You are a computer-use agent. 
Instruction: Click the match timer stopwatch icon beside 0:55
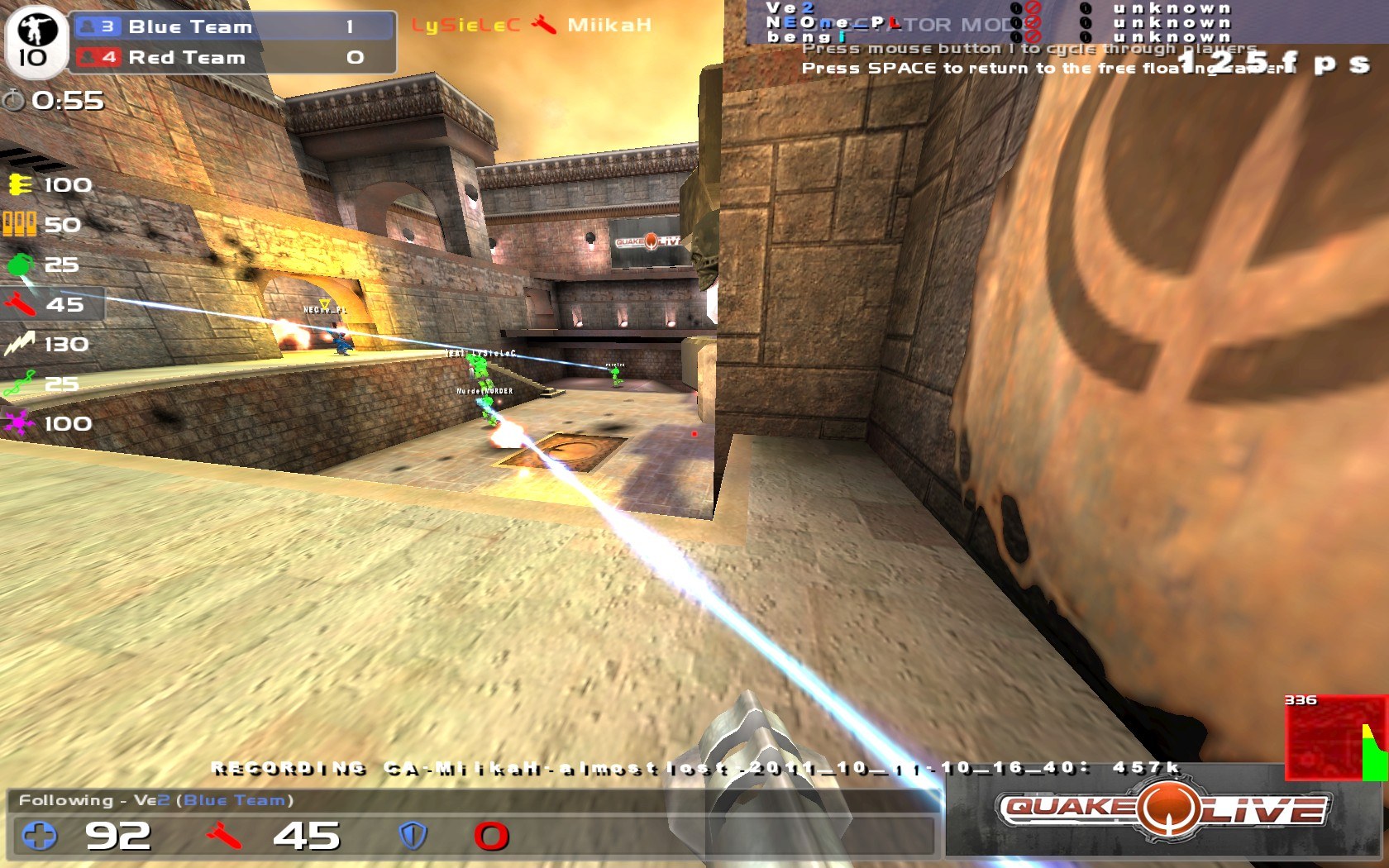14,102
